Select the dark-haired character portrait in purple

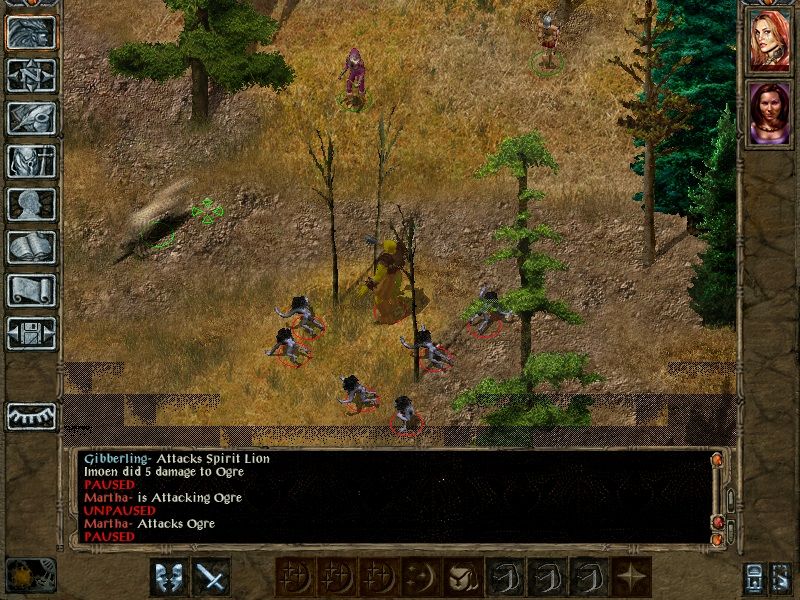(x=769, y=113)
